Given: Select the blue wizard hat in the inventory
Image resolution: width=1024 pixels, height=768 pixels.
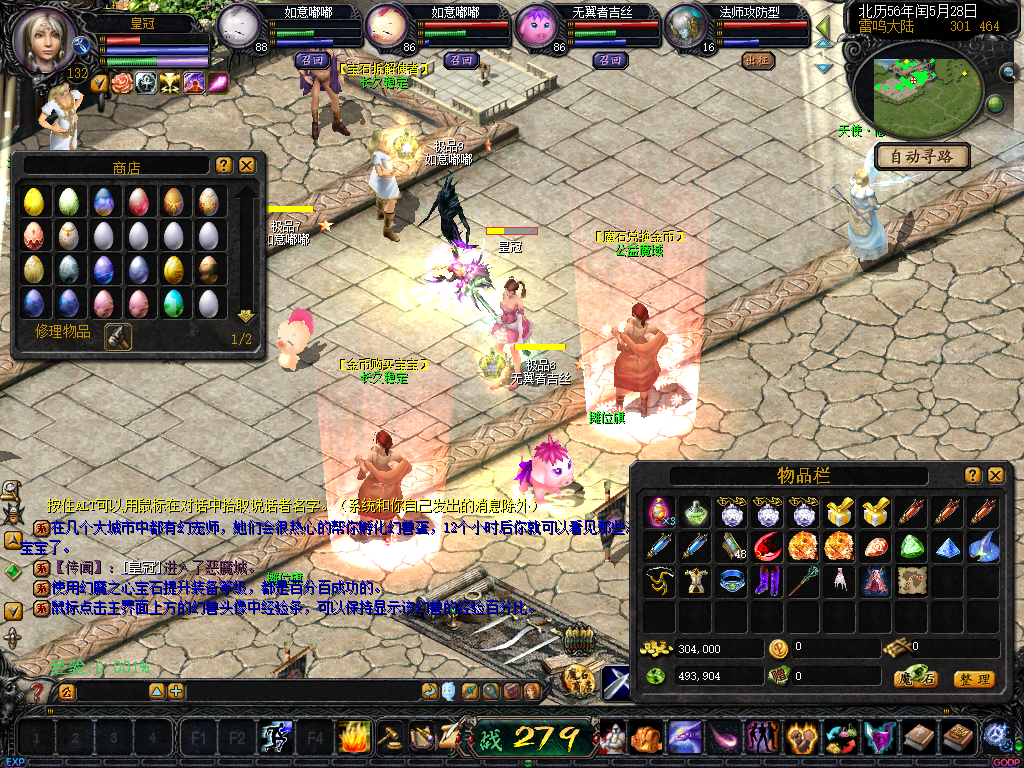Looking at the screenshot, I should (983, 546).
